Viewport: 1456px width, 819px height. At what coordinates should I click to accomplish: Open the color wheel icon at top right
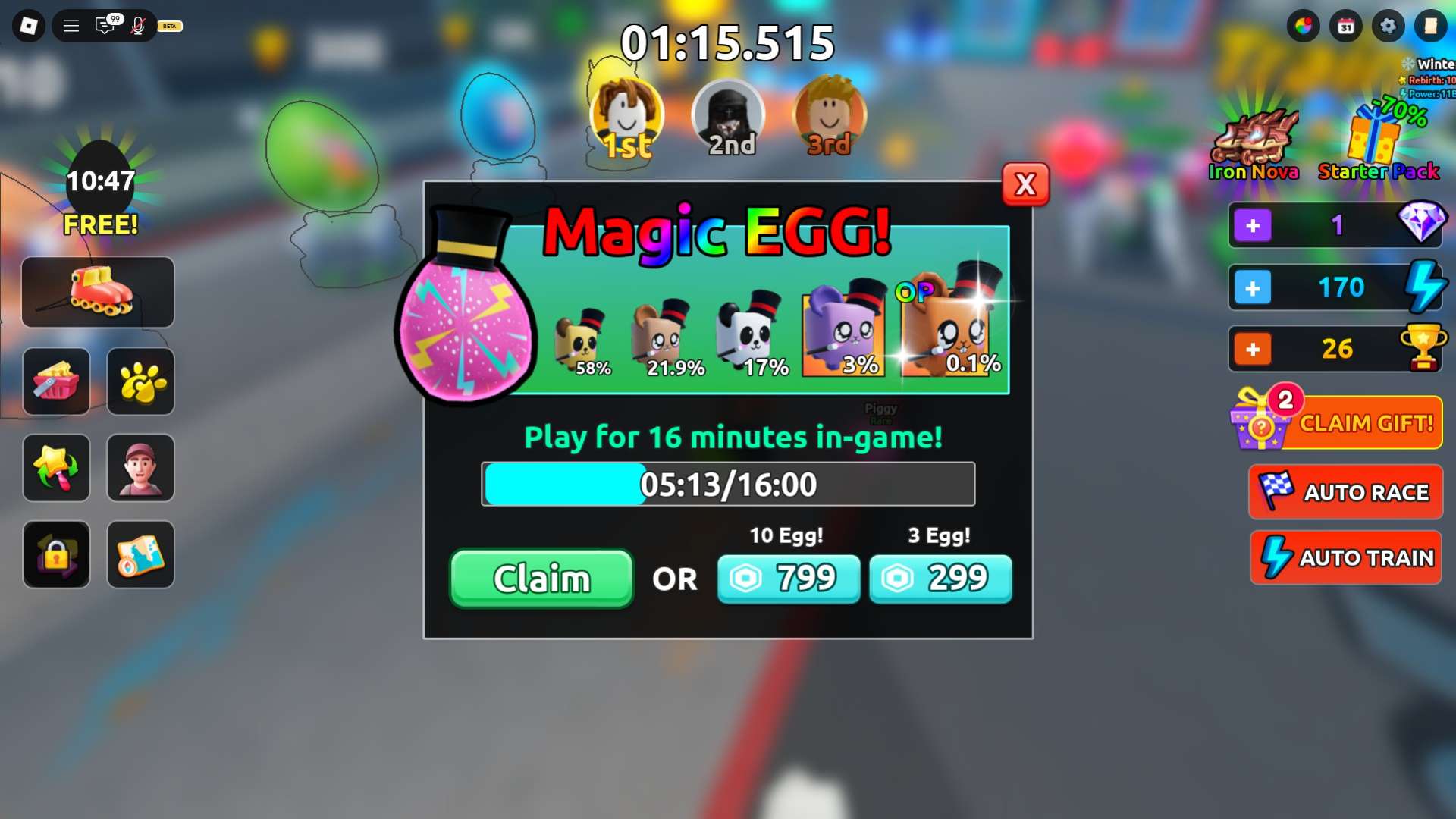tap(1304, 25)
